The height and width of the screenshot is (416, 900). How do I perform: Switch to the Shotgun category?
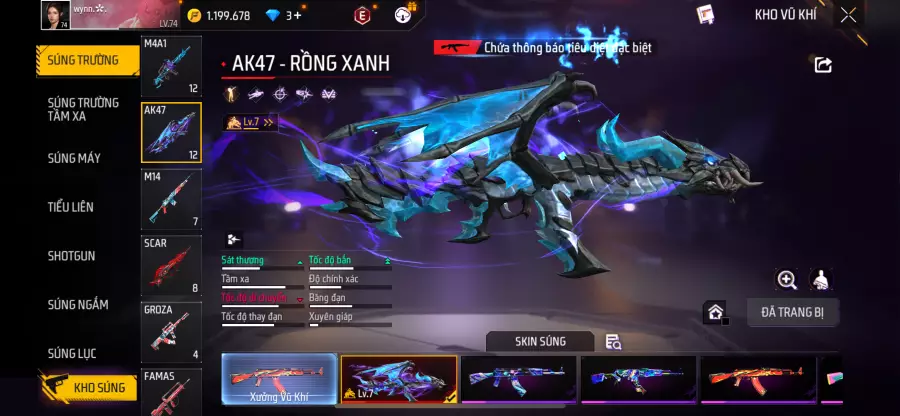point(72,256)
